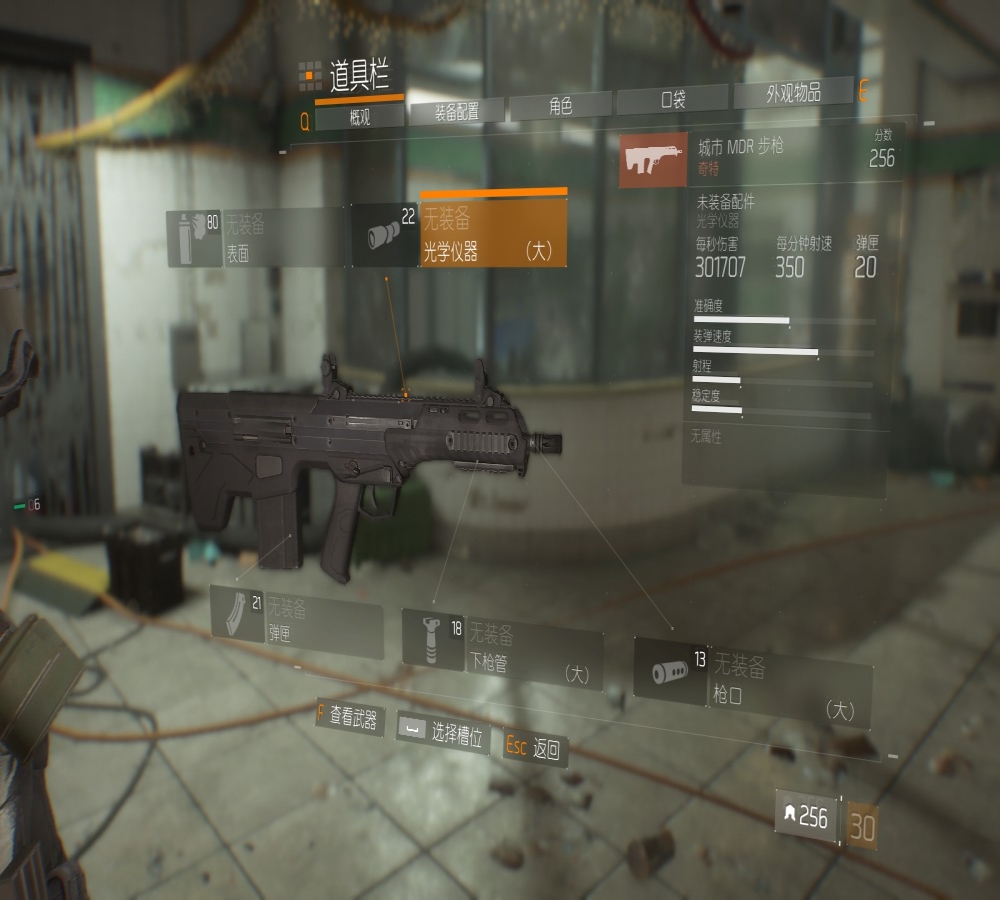This screenshot has height=900, width=1000.
Task: Open the 口袋 tab
Action: [673, 101]
